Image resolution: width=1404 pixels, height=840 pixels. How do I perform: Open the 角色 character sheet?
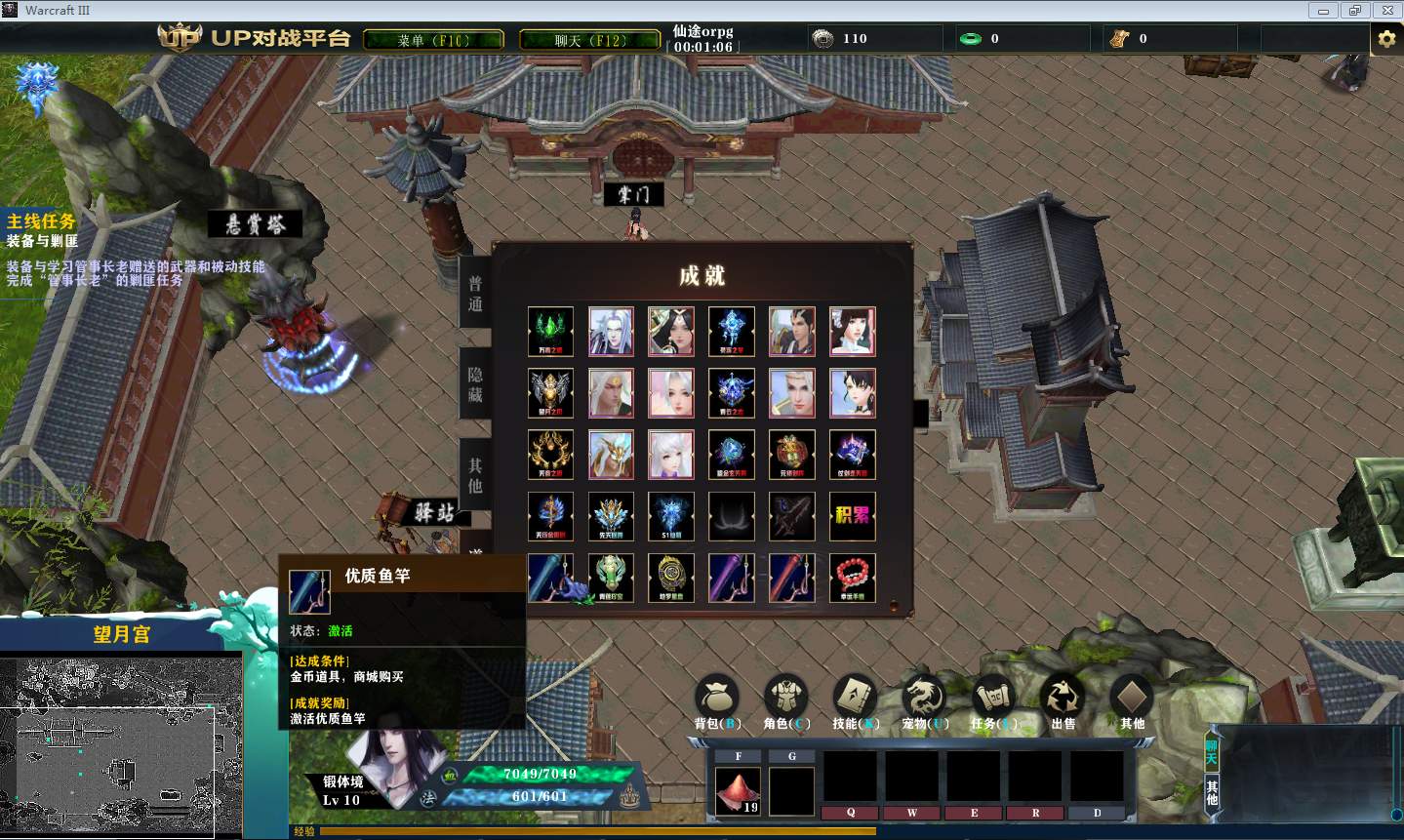[785, 700]
